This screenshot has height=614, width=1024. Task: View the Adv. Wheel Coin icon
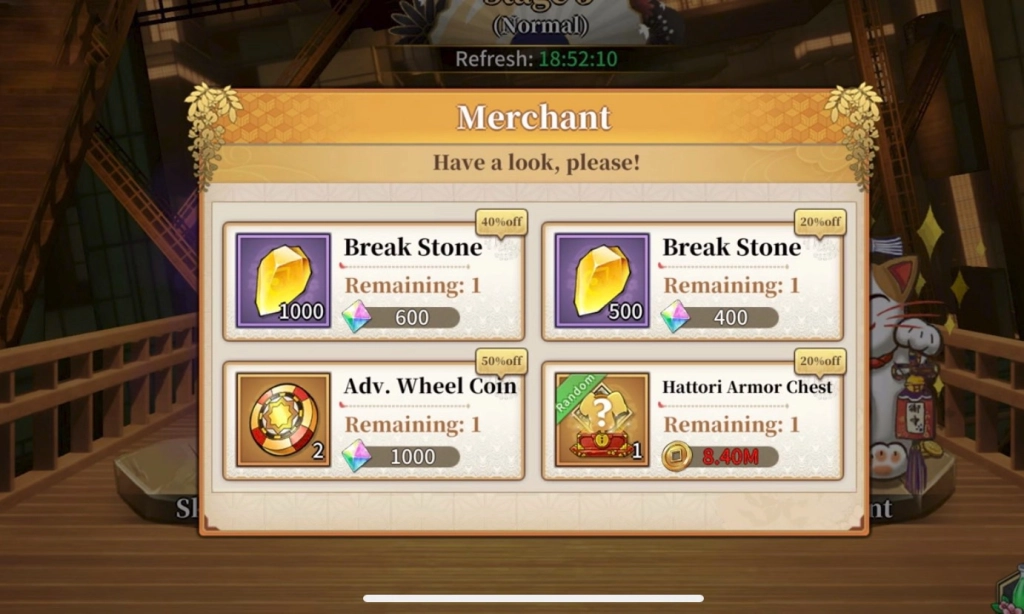(x=283, y=420)
